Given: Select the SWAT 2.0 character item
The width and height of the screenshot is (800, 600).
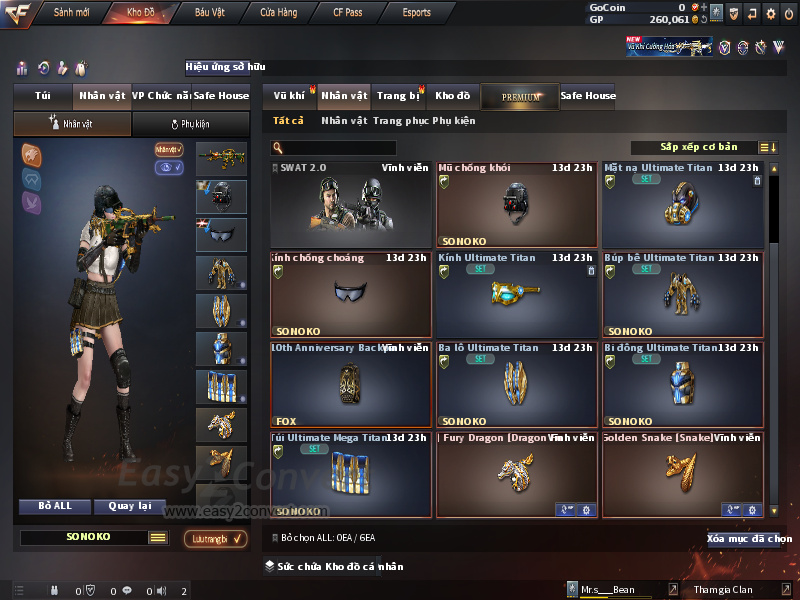Looking at the screenshot, I should pyautogui.click(x=351, y=205).
